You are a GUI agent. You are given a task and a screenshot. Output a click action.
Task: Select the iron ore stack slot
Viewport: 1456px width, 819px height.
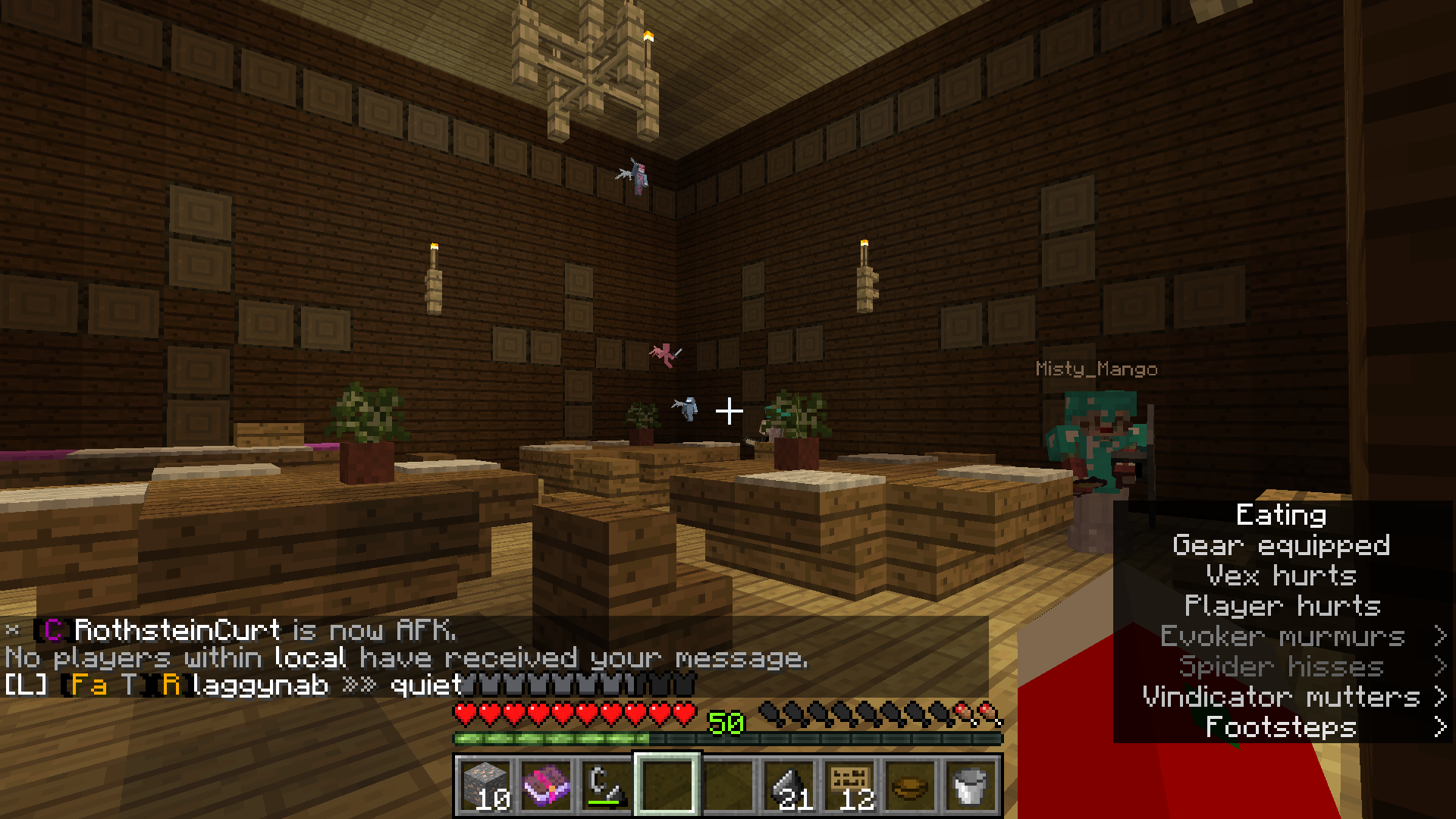[485, 785]
